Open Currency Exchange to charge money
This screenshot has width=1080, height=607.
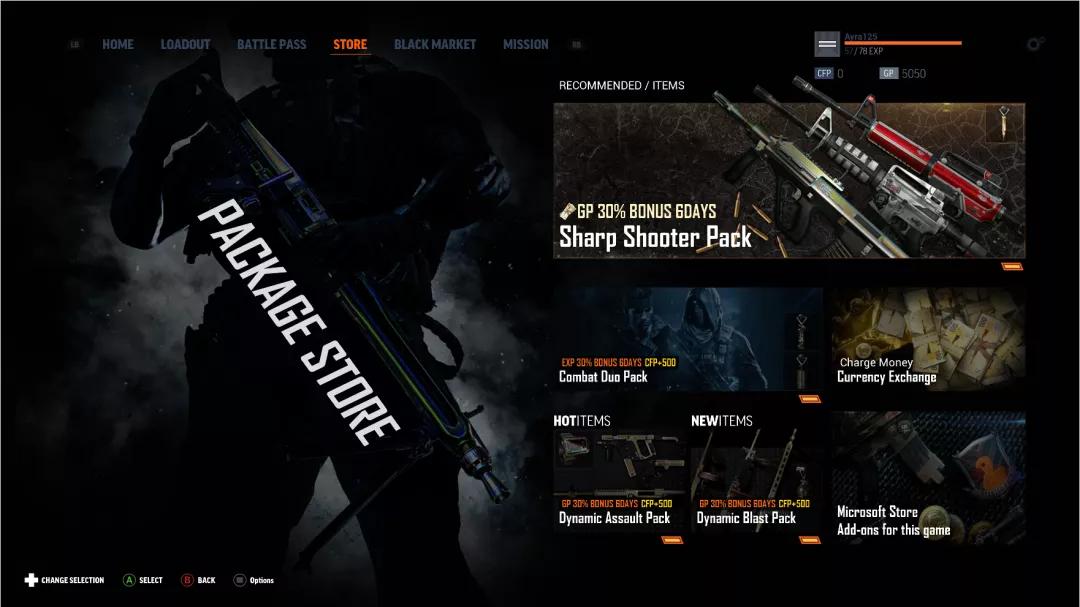[x=928, y=339]
